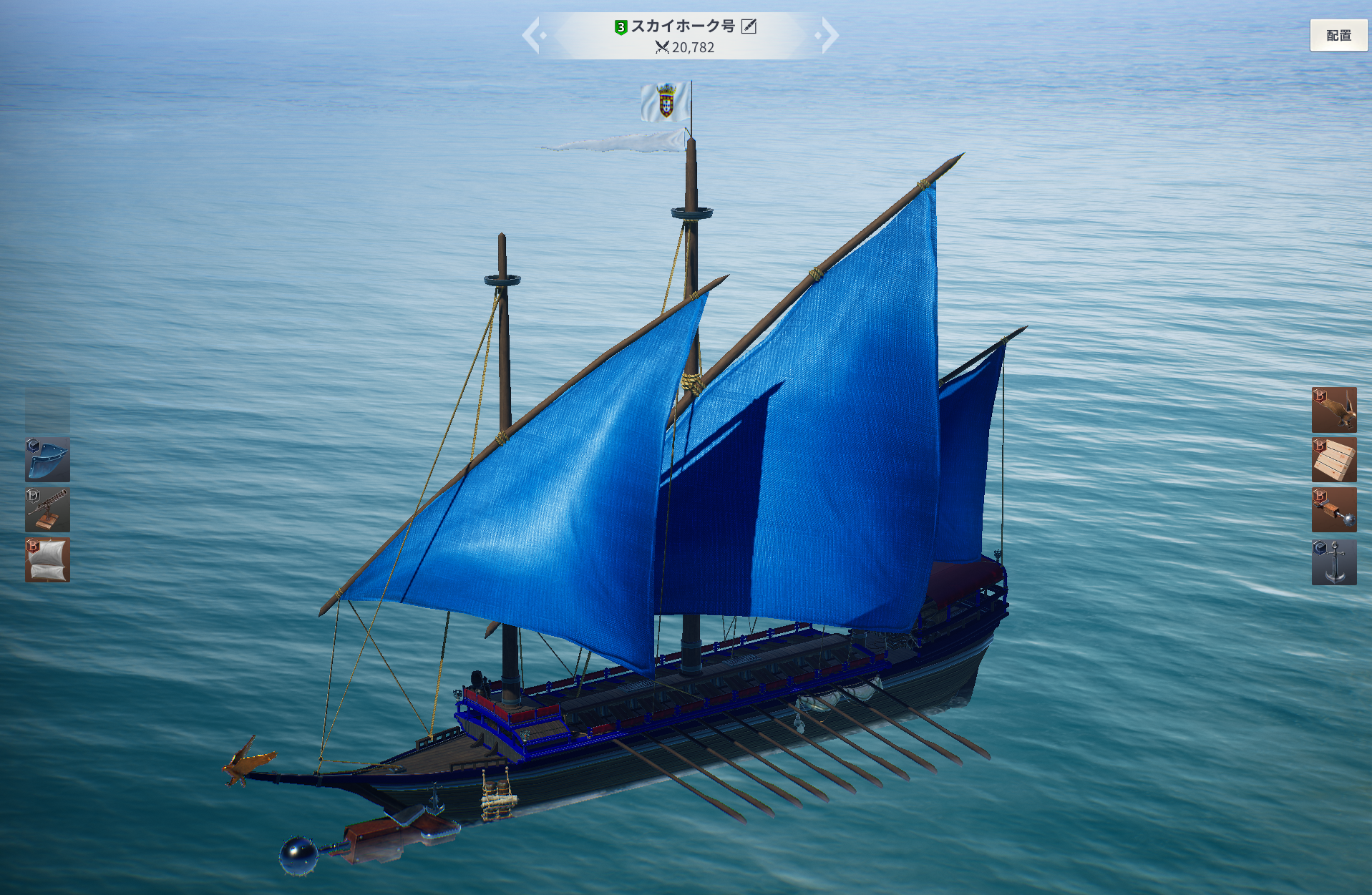Switch to the previous ship with left arrow
This screenshot has width=1372, height=895.
(x=531, y=35)
